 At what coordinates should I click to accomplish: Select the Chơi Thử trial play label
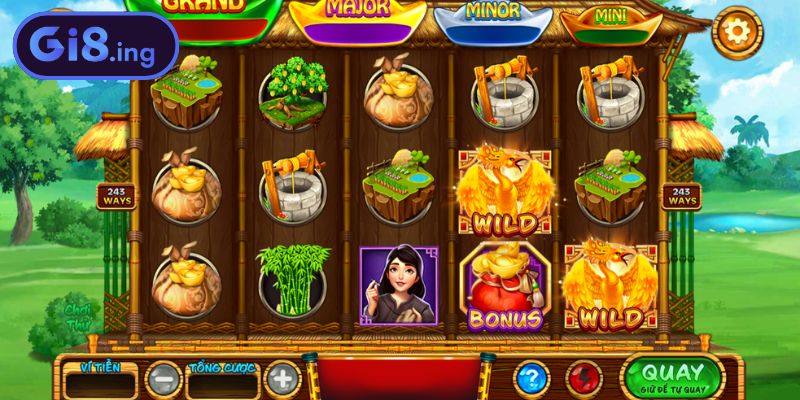pyautogui.click(x=78, y=316)
